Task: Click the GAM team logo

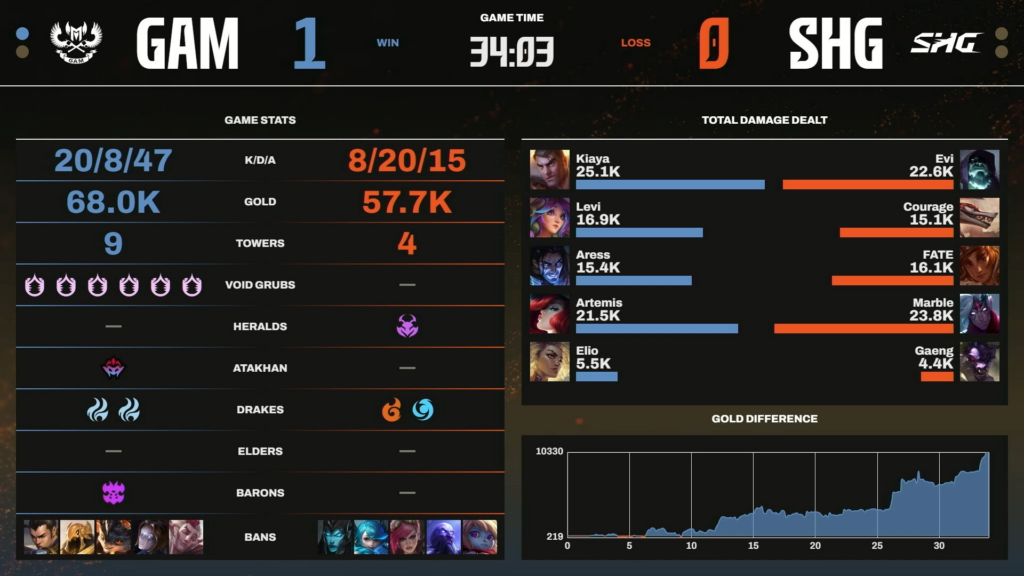Action: (x=77, y=43)
